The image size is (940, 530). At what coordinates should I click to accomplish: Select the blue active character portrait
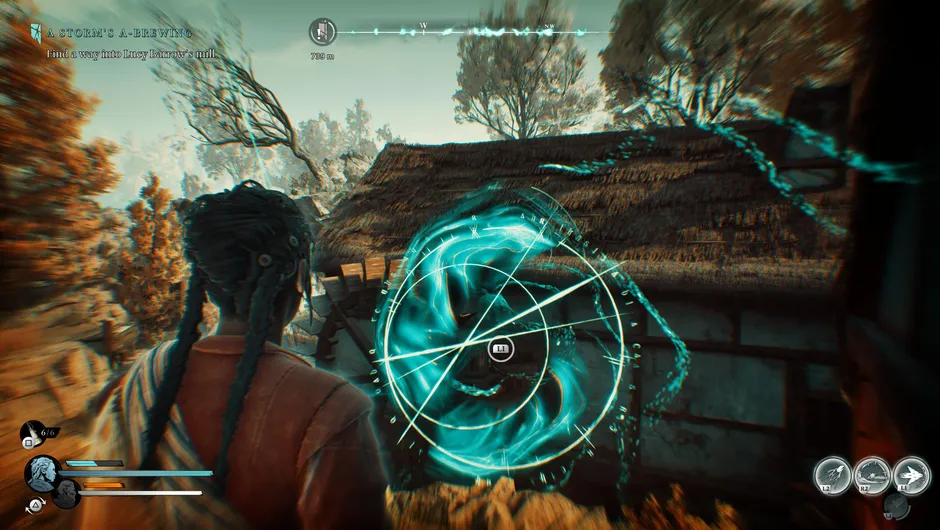[x=44, y=471]
